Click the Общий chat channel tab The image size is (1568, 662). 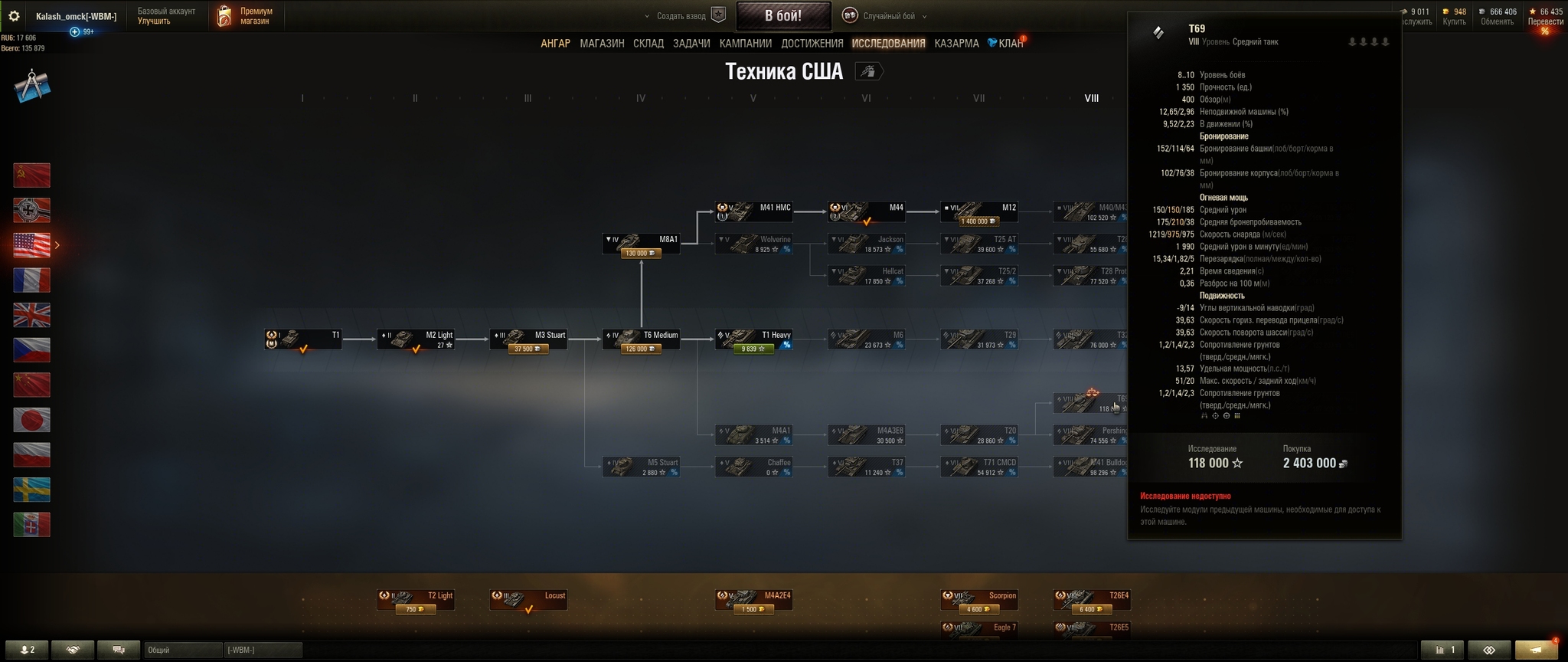pos(182,651)
